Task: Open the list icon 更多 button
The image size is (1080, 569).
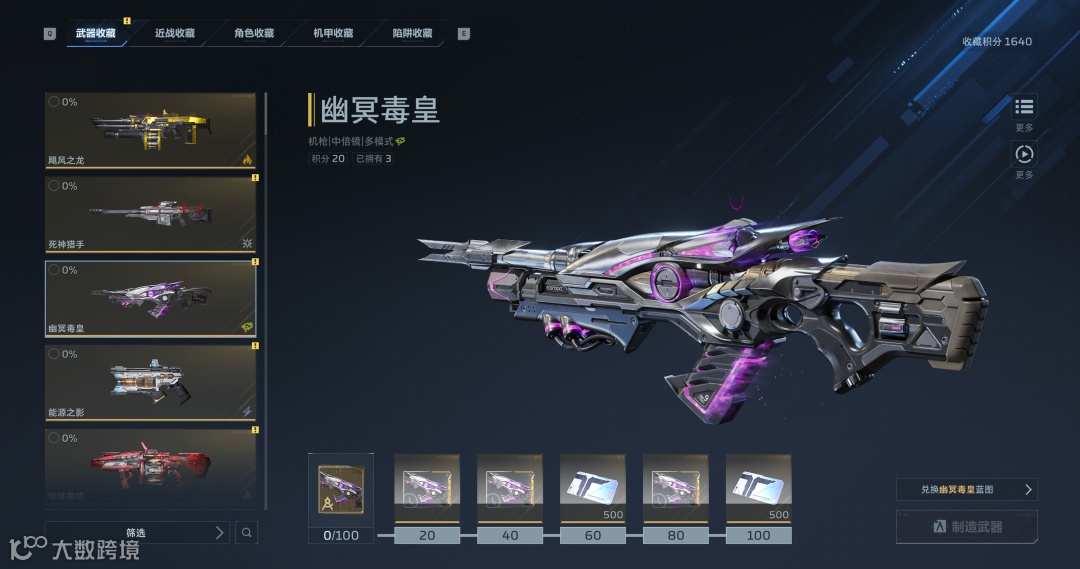Action: [x=1024, y=107]
